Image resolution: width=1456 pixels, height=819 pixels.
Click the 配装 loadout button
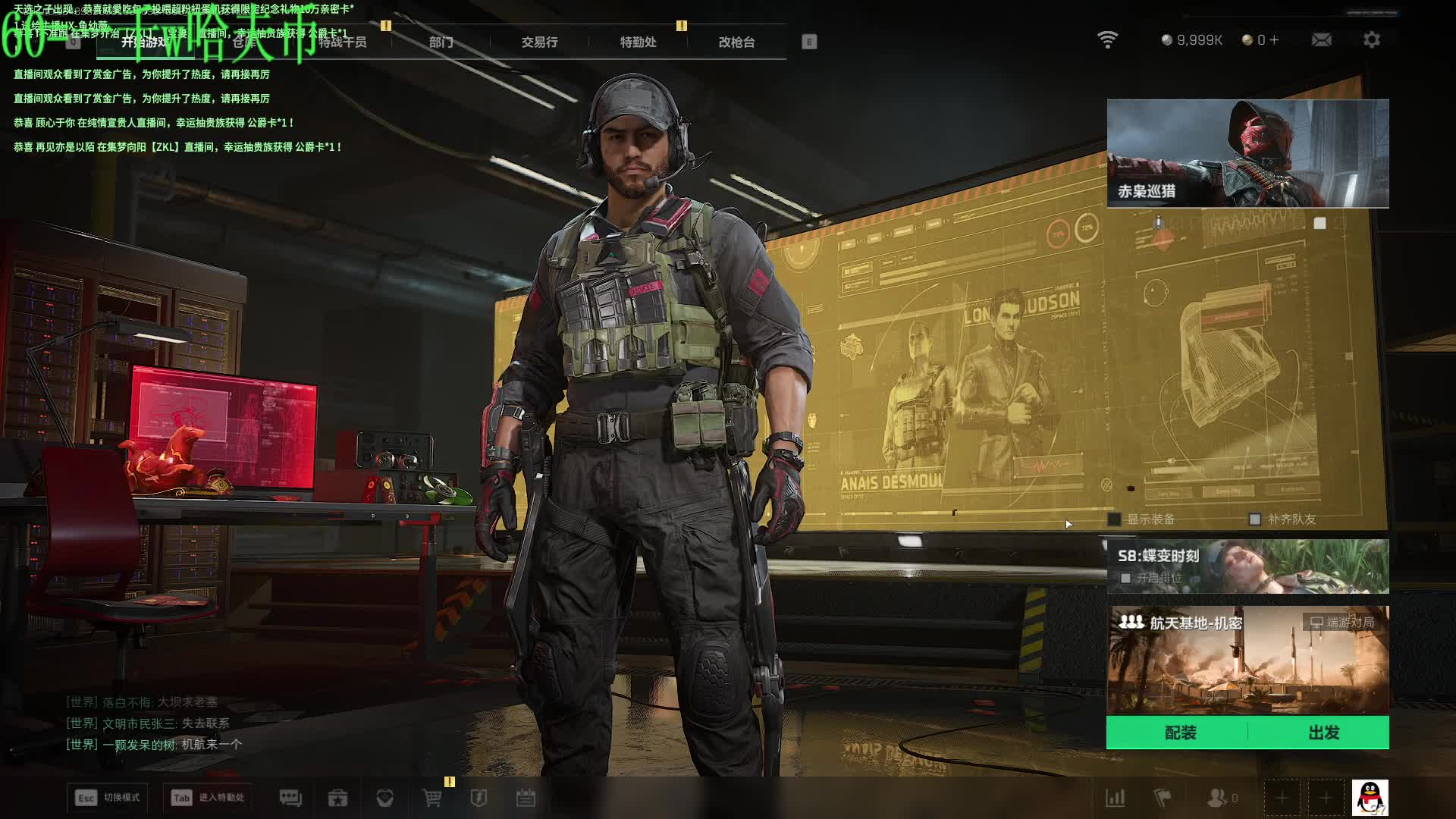(1180, 733)
